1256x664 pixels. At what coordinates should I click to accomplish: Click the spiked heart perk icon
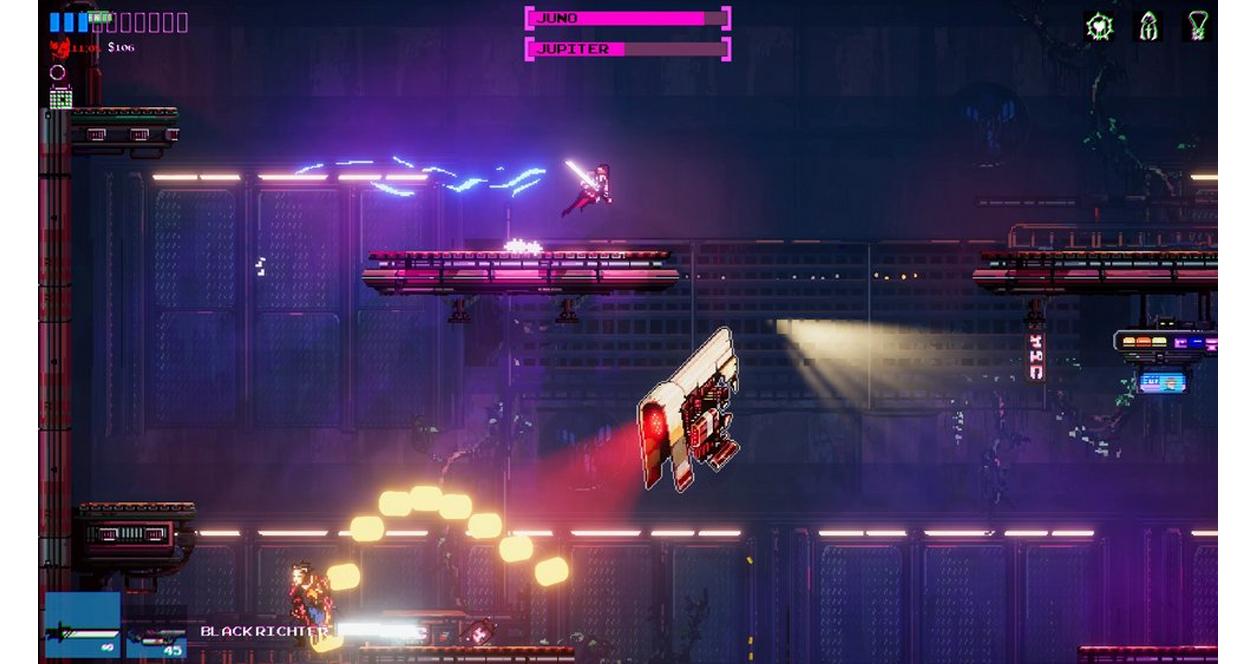coord(1099,27)
